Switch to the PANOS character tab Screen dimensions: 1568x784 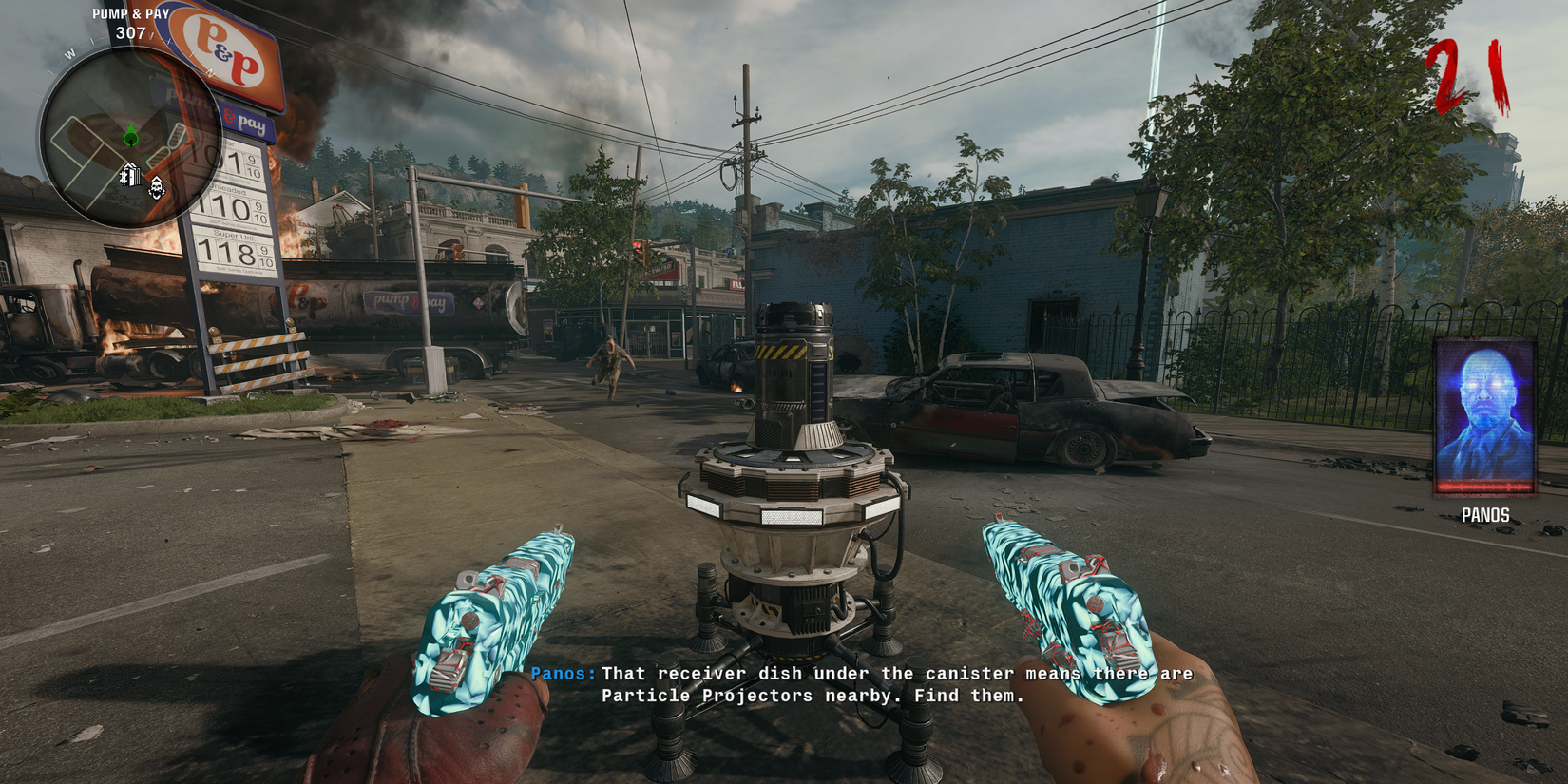pos(1485,515)
